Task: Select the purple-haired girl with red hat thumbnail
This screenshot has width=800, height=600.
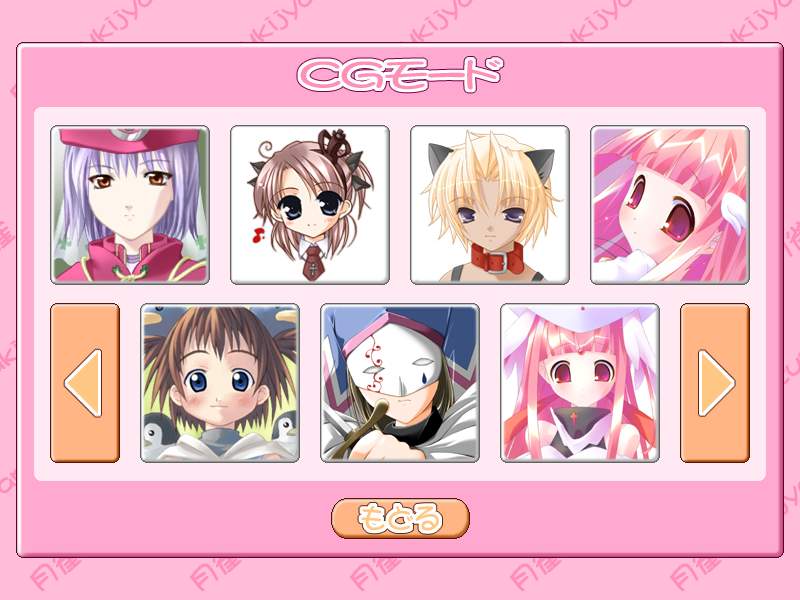Action: [130, 205]
